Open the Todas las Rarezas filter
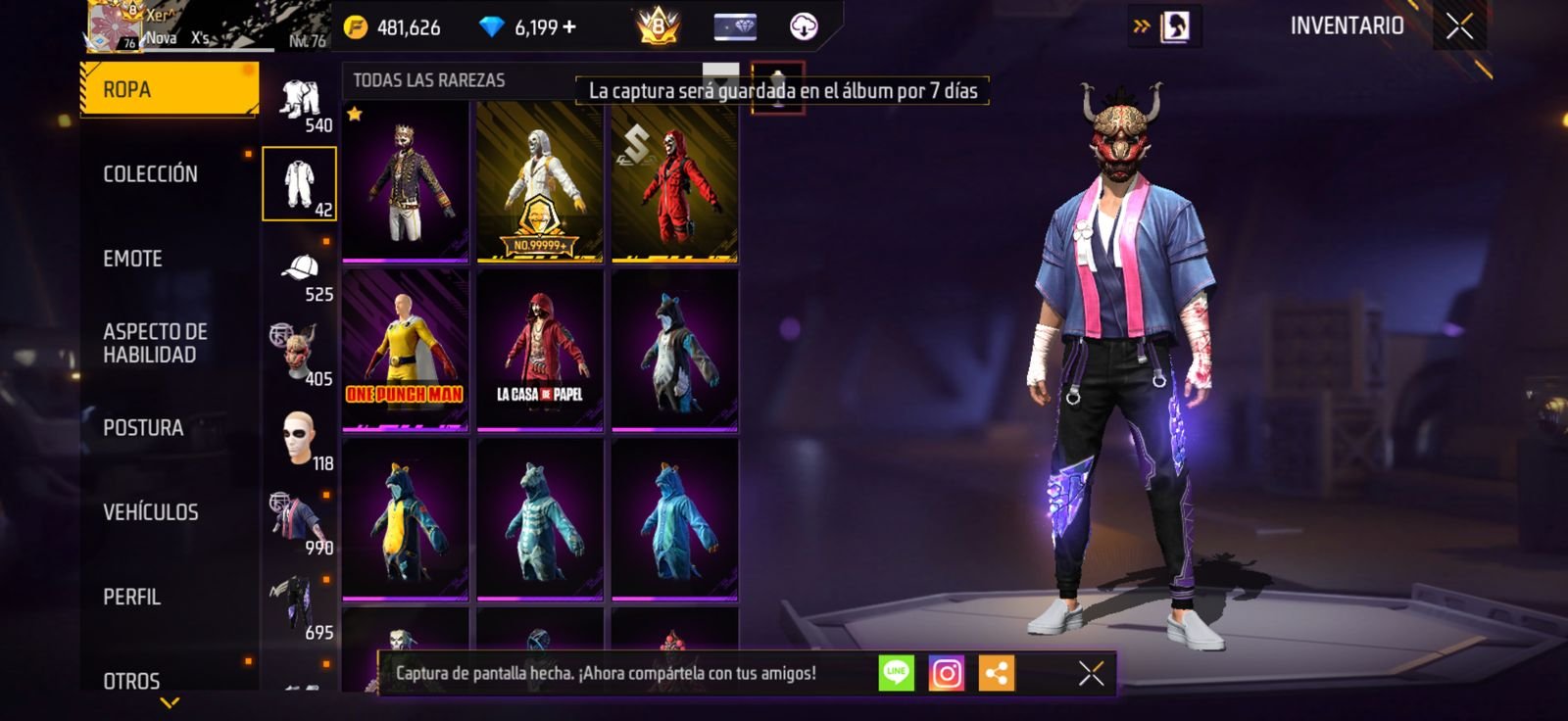The height and width of the screenshot is (721, 1568). coord(429,80)
